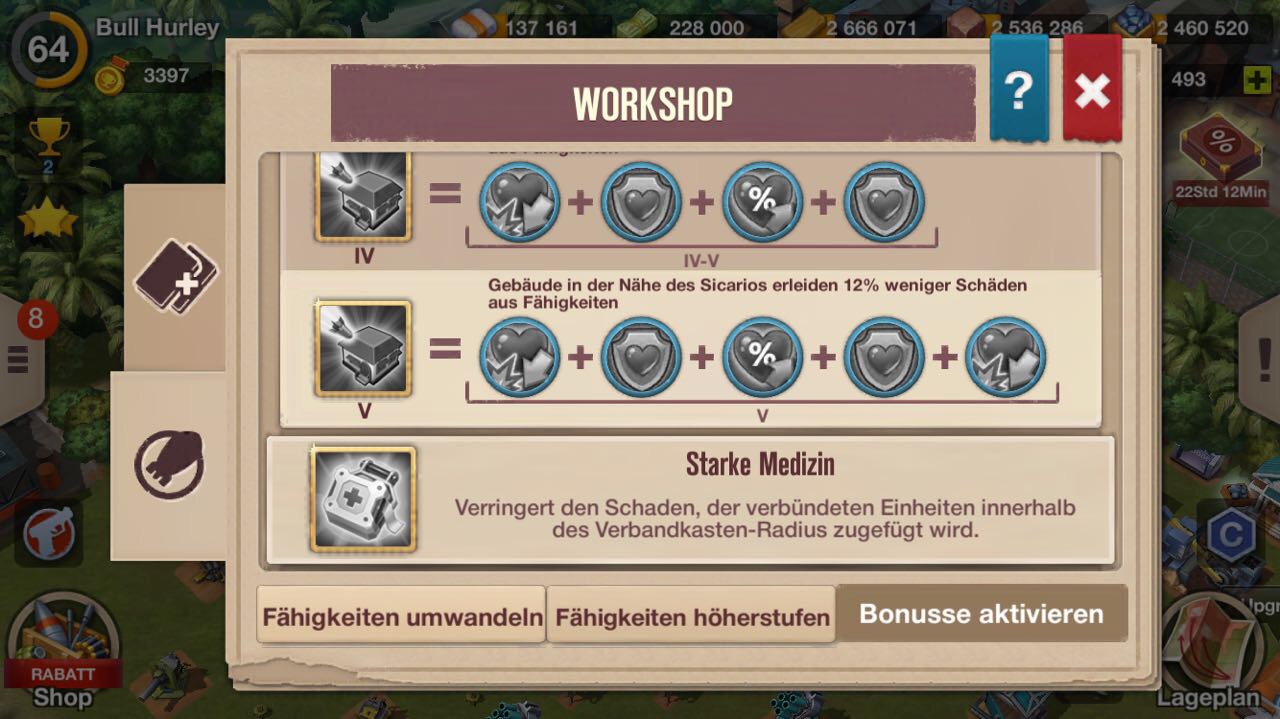Click the gold star icon

47,220
